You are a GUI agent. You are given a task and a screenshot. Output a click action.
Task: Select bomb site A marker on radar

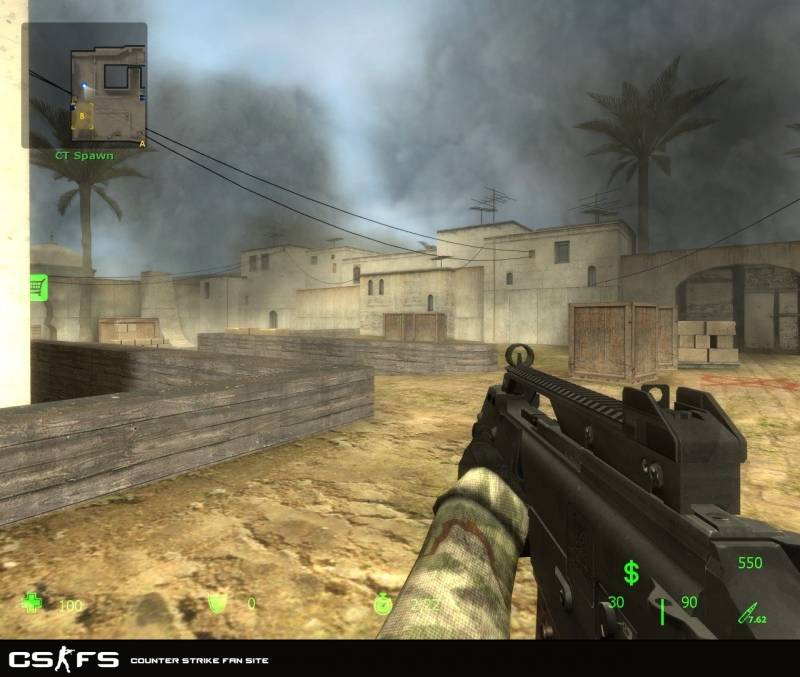point(142,143)
